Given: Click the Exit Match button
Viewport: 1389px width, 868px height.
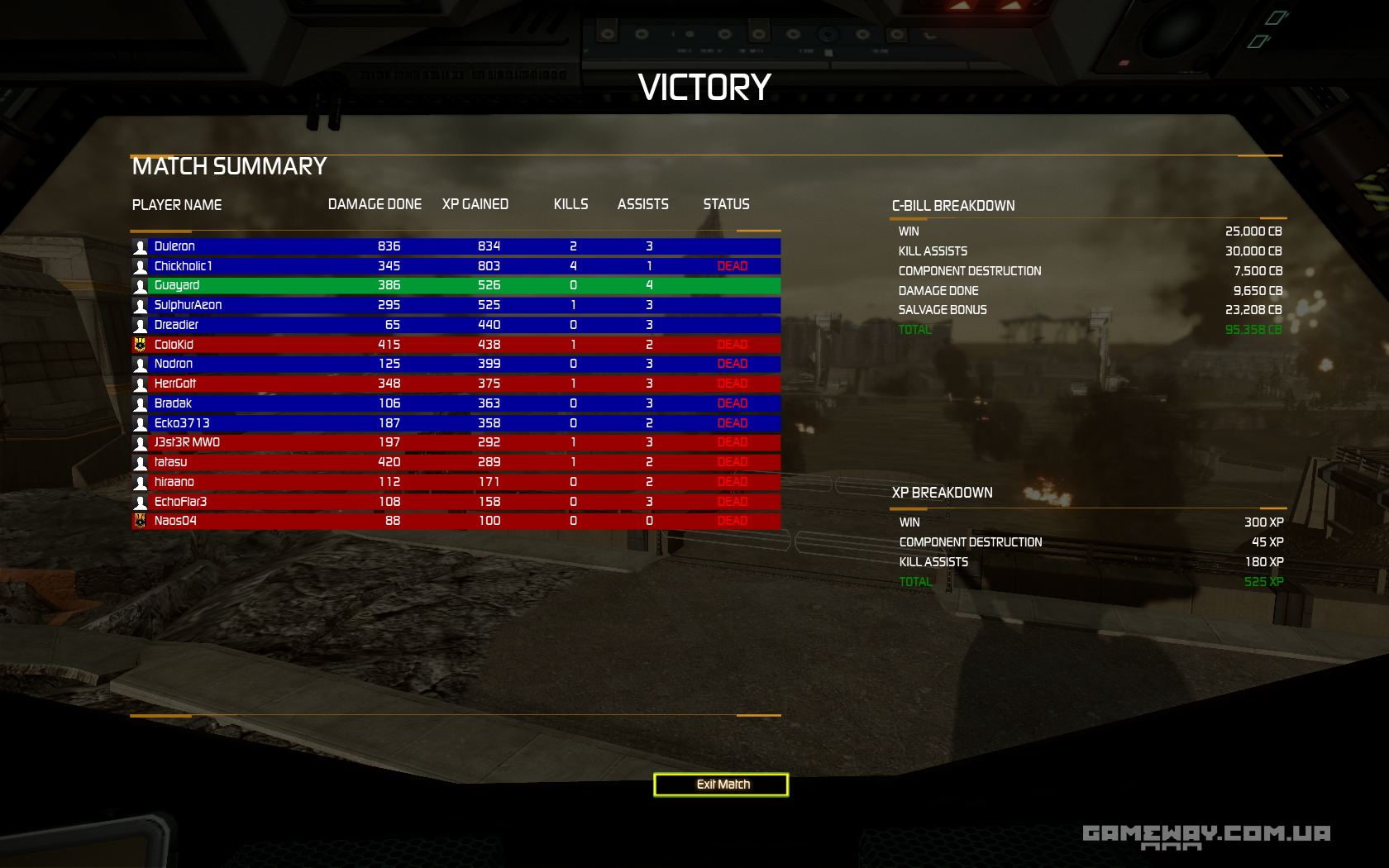Looking at the screenshot, I should 721,785.
